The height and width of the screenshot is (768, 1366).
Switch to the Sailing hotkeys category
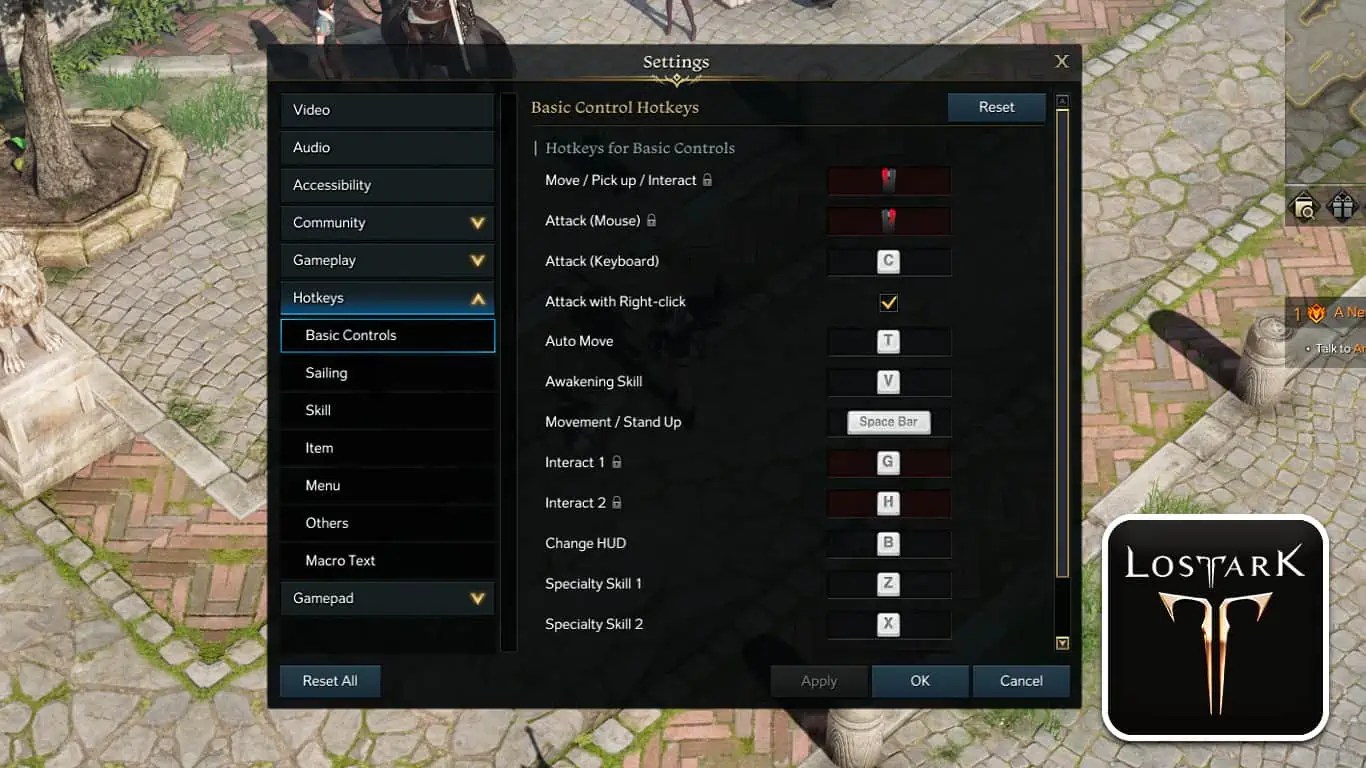(388, 373)
